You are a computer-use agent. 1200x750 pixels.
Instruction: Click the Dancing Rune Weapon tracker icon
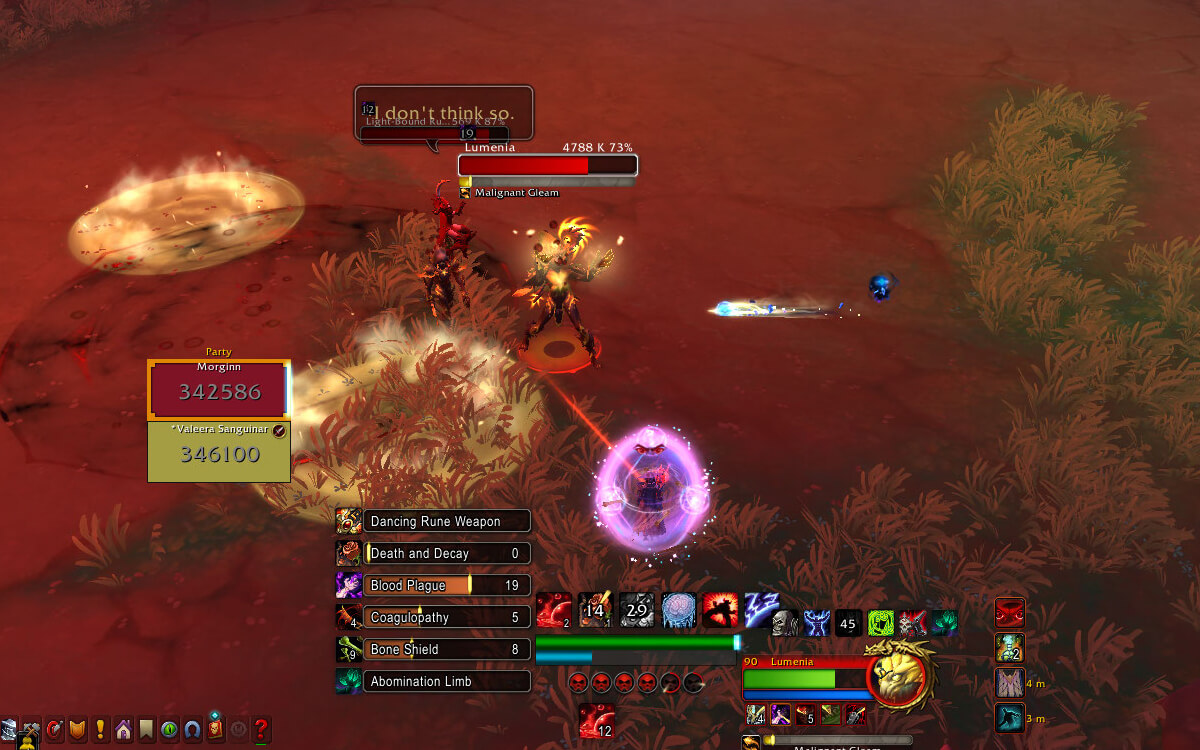pos(349,521)
